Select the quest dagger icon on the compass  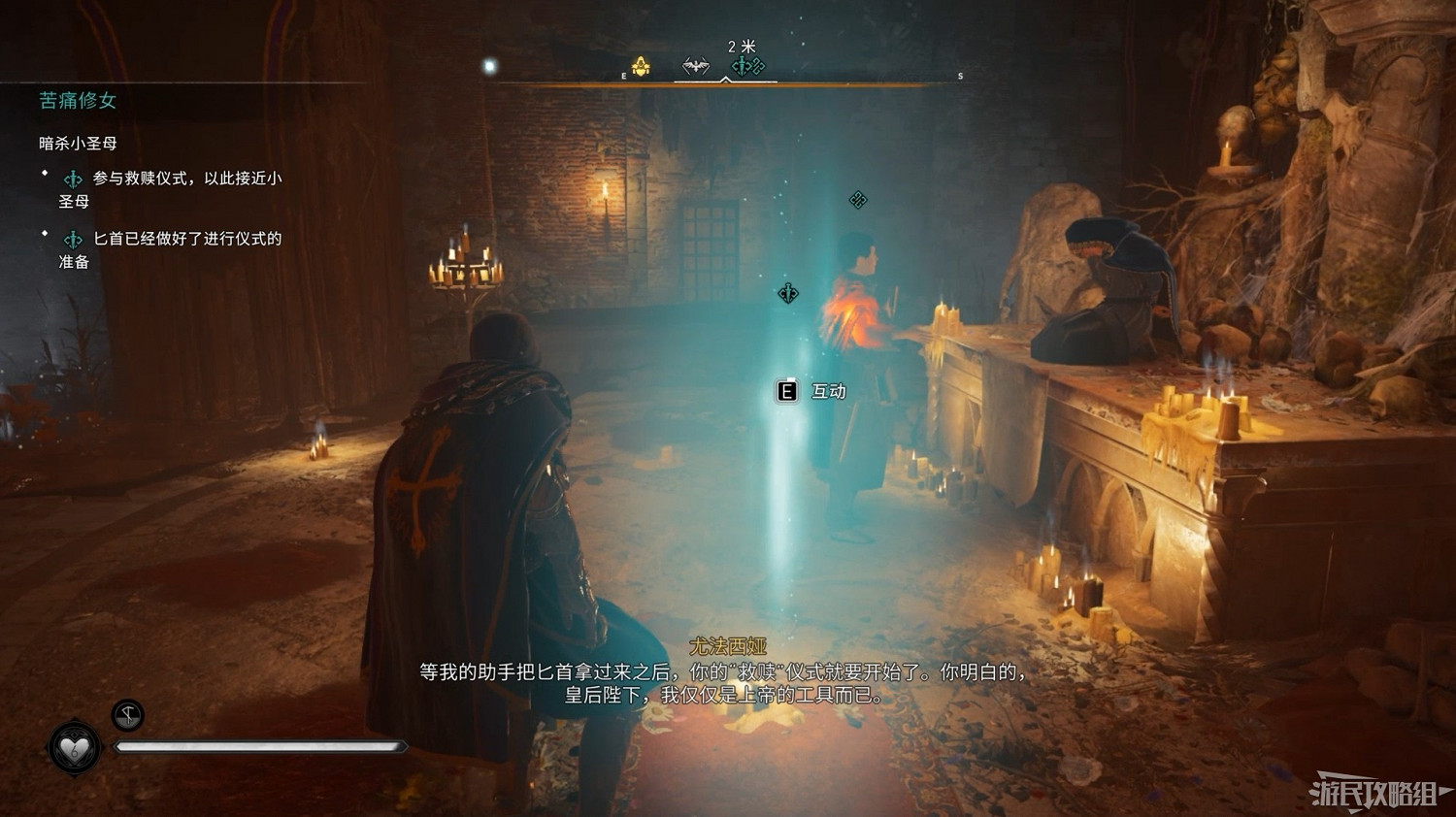click(x=741, y=65)
